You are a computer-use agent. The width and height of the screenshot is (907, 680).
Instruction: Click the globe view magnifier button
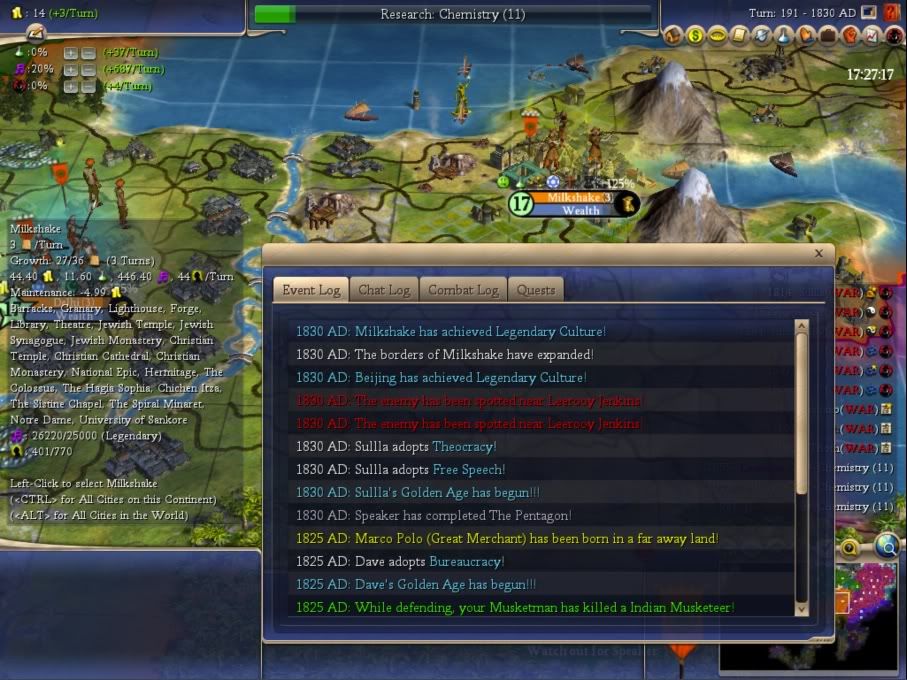pos(885,546)
